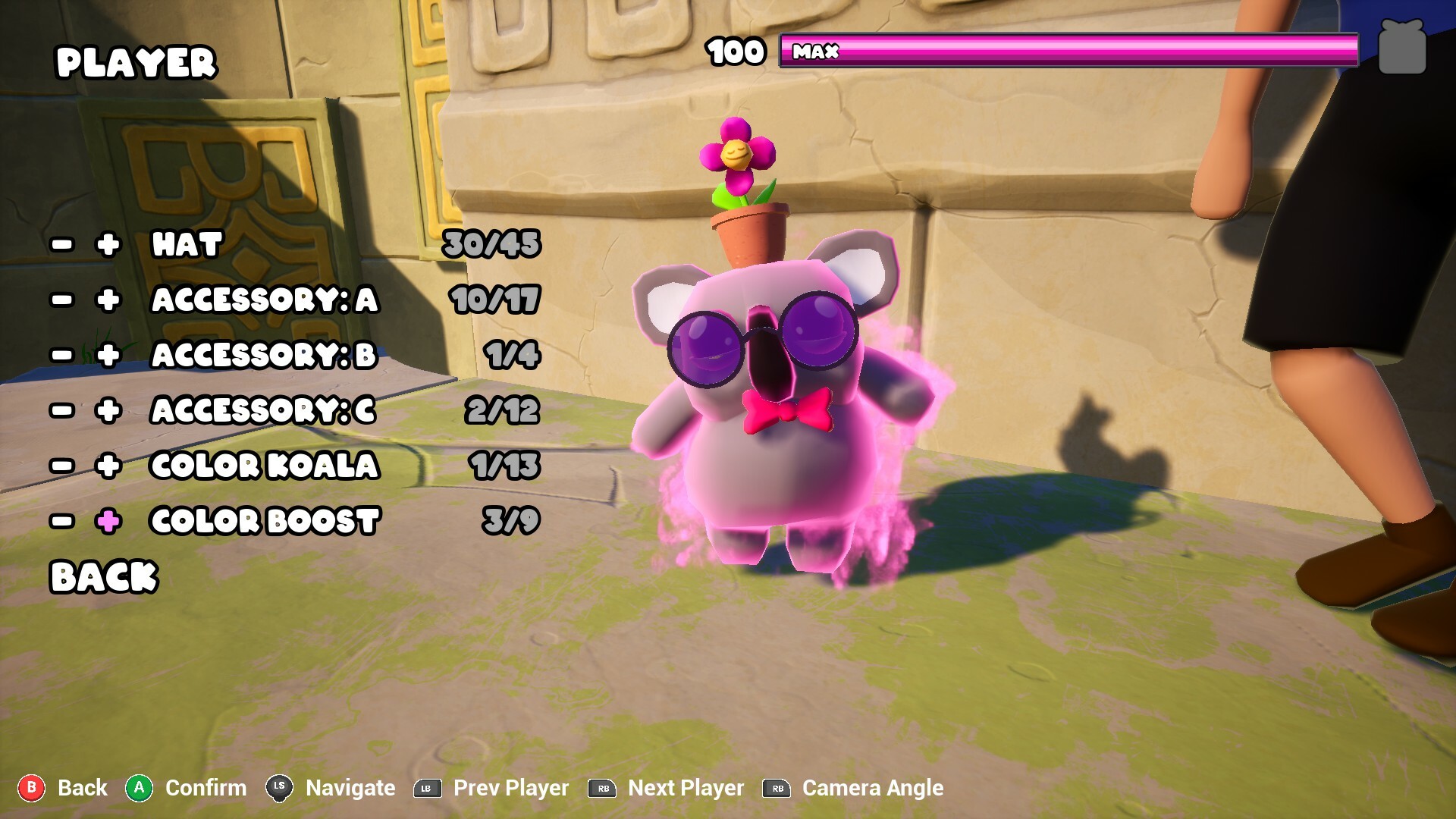Select the Color Koala row label
The height and width of the screenshot is (819, 1456).
coord(264,466)
